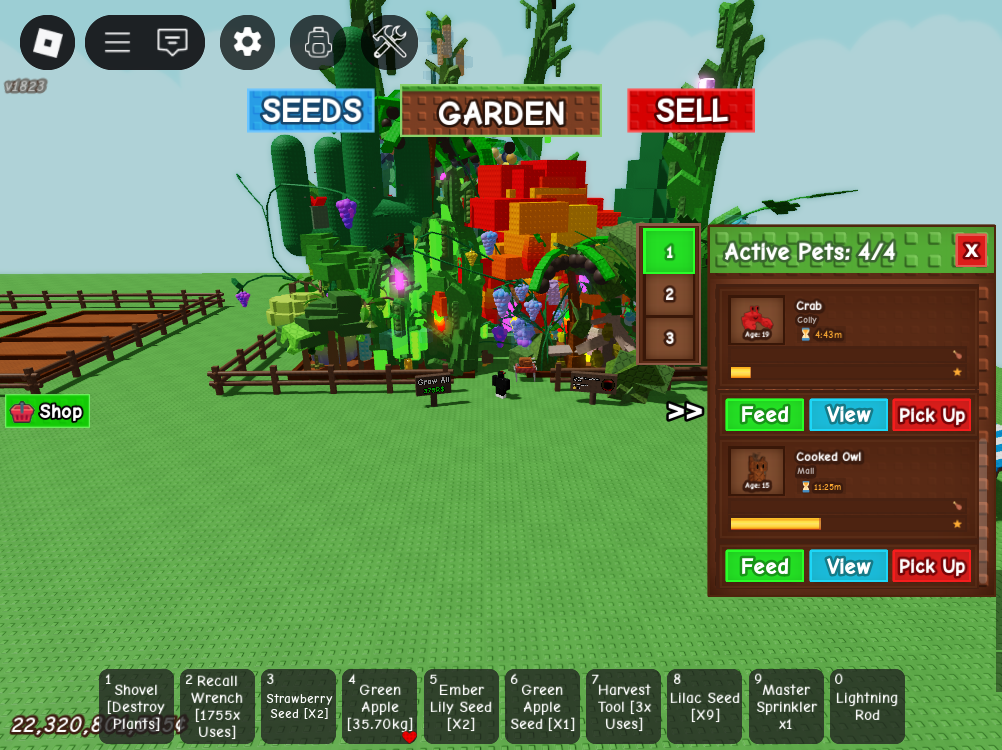Open the Shop button
The height and width of the screenshot is (750, 1002).
[47, 411]
